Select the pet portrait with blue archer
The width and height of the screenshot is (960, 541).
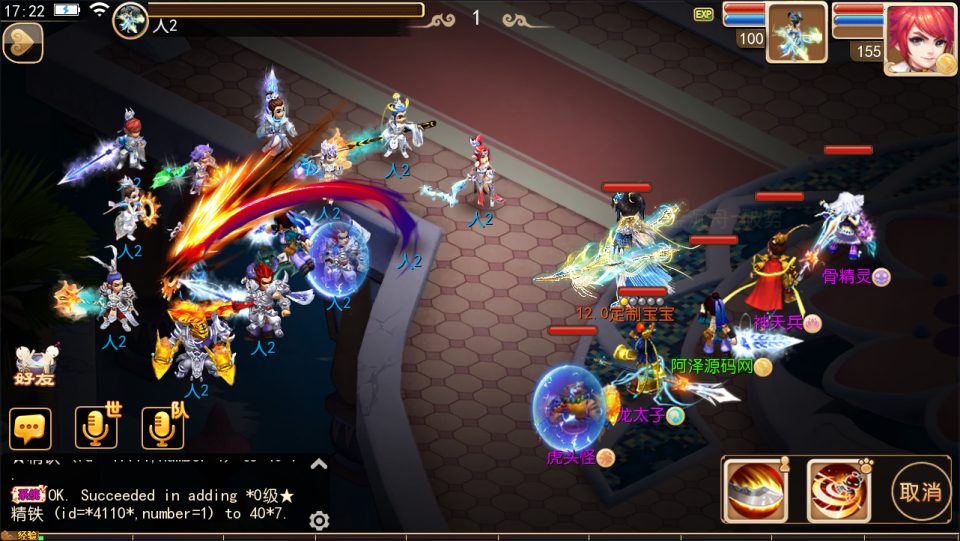point(796,32)
